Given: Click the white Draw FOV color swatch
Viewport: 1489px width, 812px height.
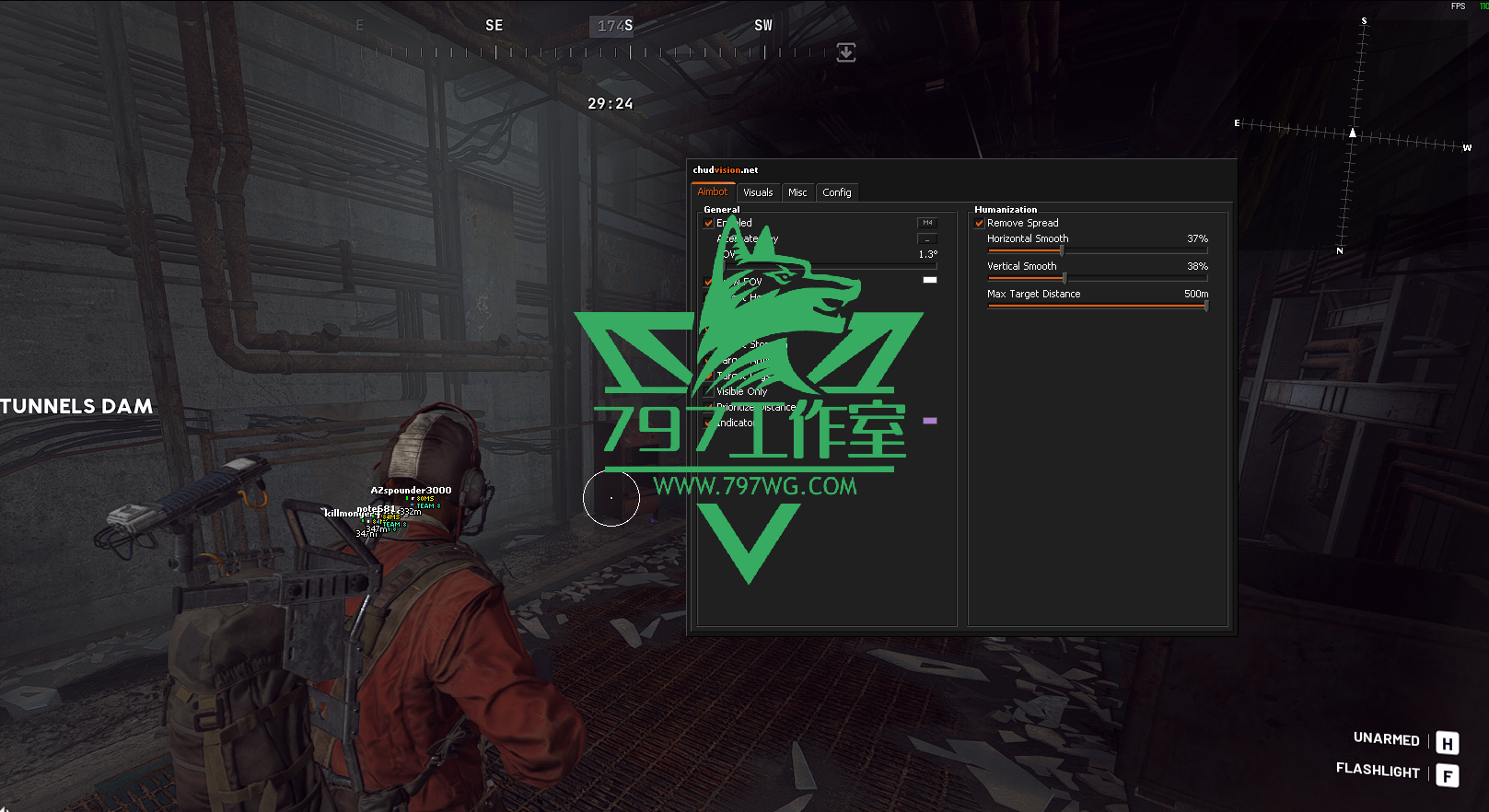Looking at the screenshot, I should click(930, 279).
